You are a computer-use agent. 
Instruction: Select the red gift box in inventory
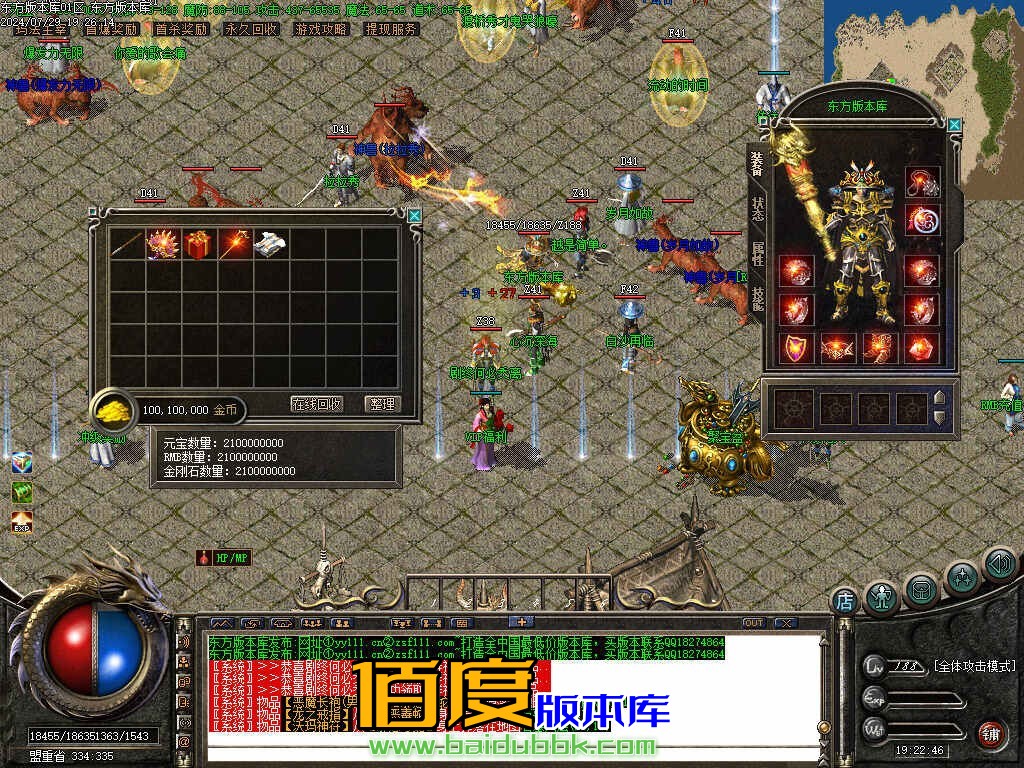coord(198,244)
